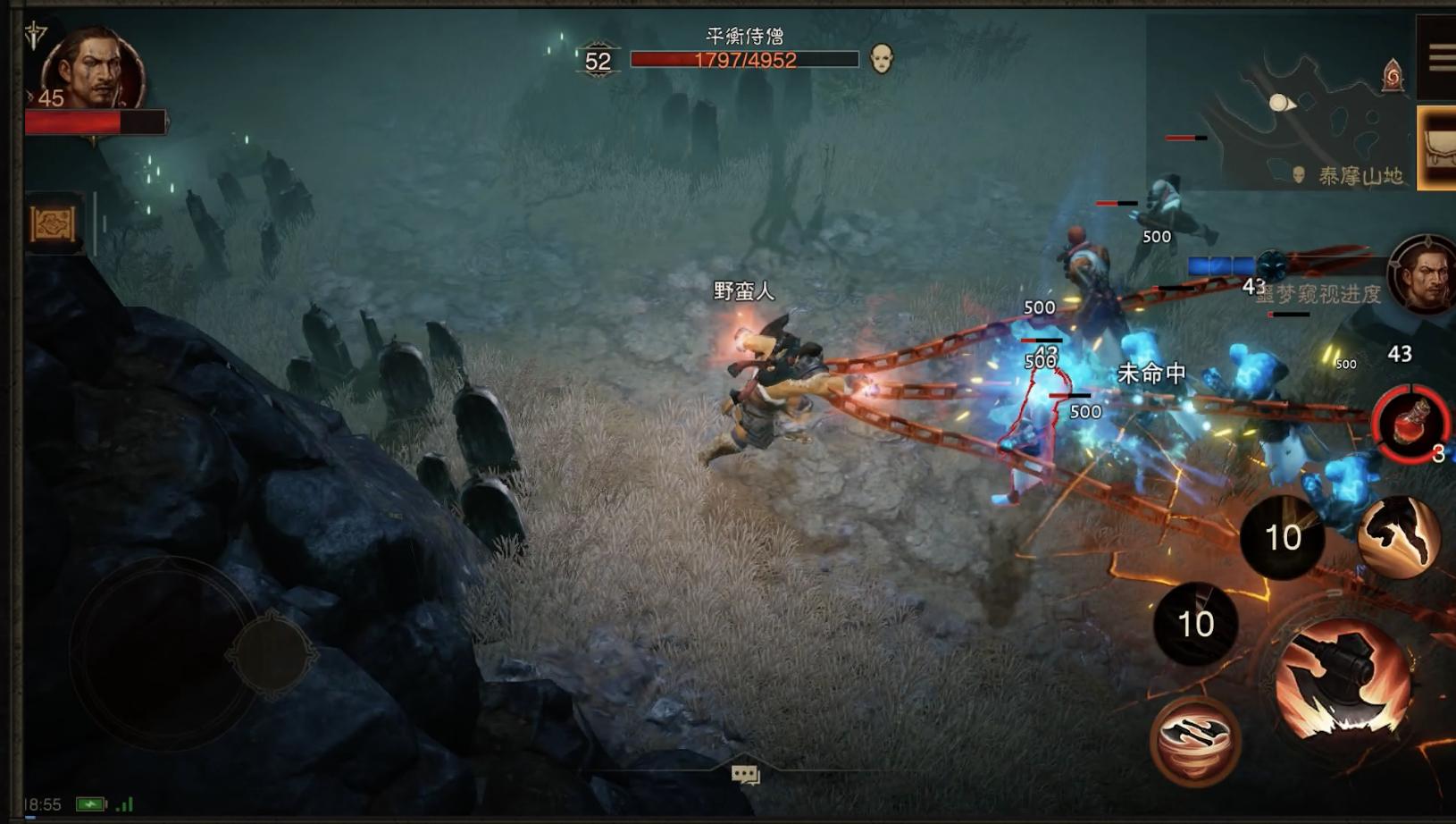
Task: Use the primary axe attack
Action: 1344,681
